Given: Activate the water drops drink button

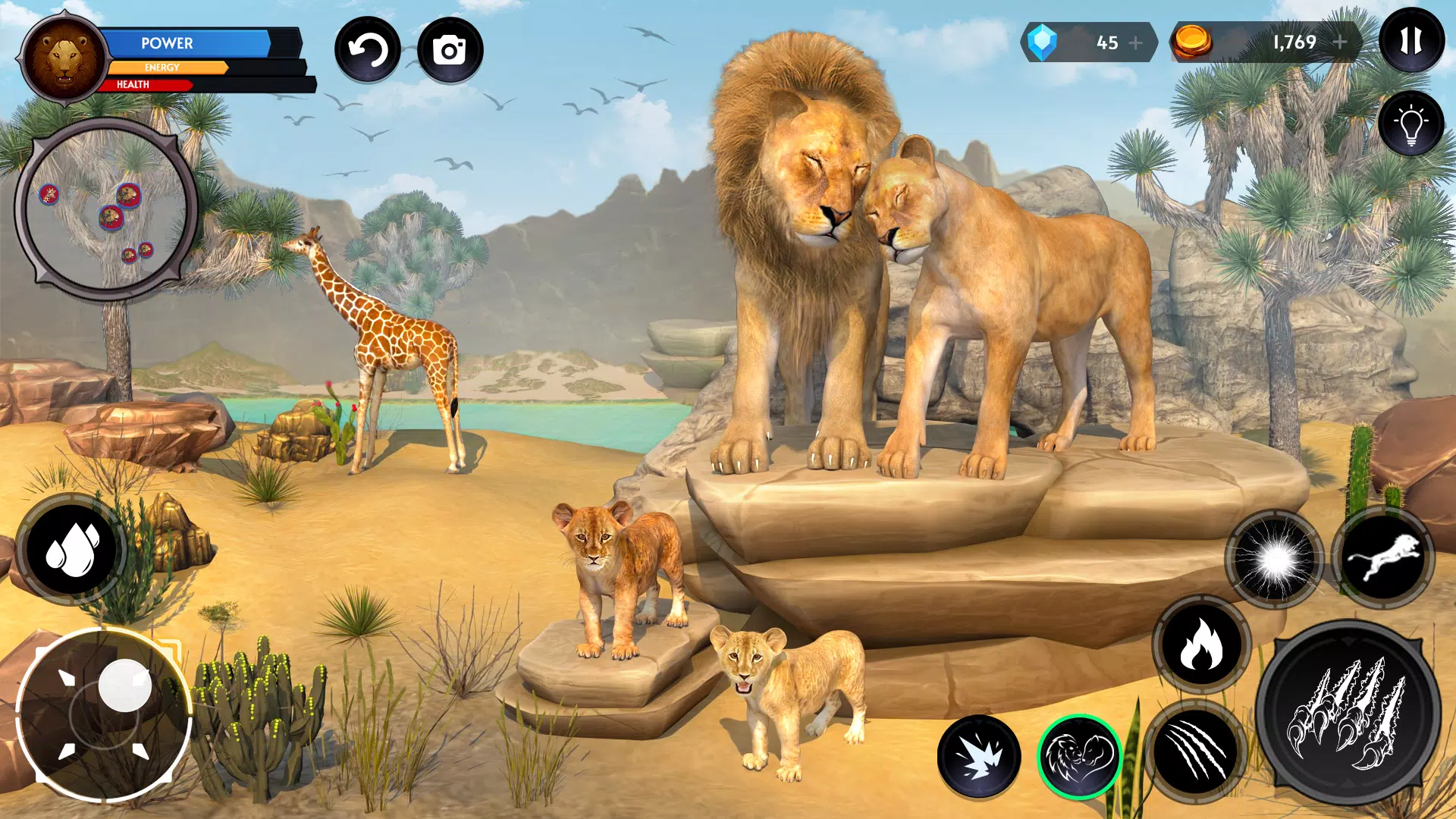Looking at the screenshot, I should 72,549.
